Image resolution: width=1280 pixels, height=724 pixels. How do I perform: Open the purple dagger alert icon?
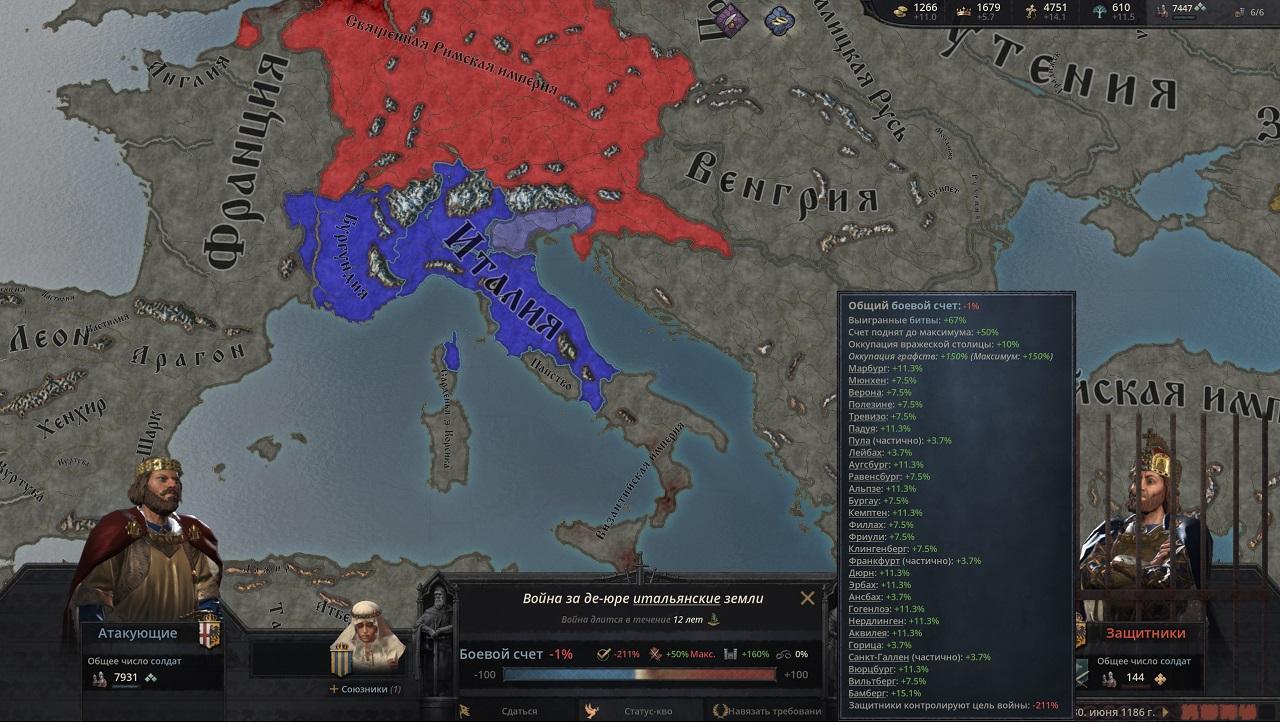[x=731, y=17]
